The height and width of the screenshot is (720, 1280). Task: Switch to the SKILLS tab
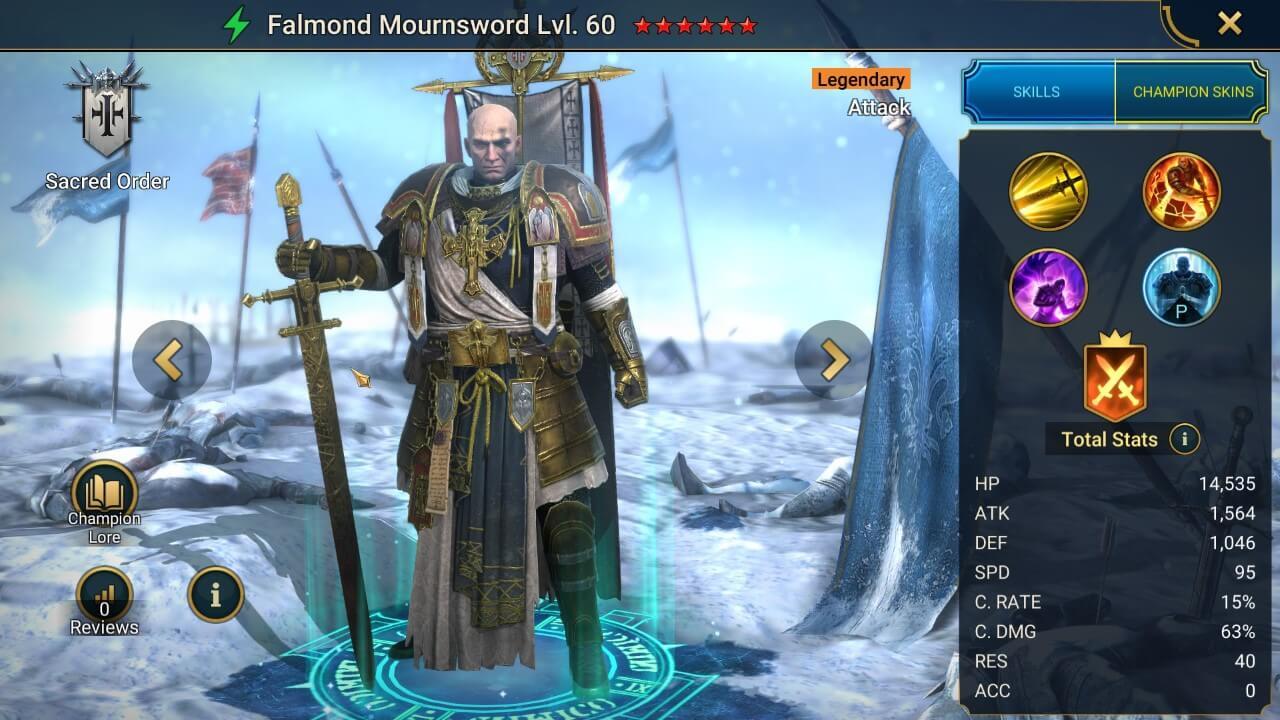click(1036, 91)
